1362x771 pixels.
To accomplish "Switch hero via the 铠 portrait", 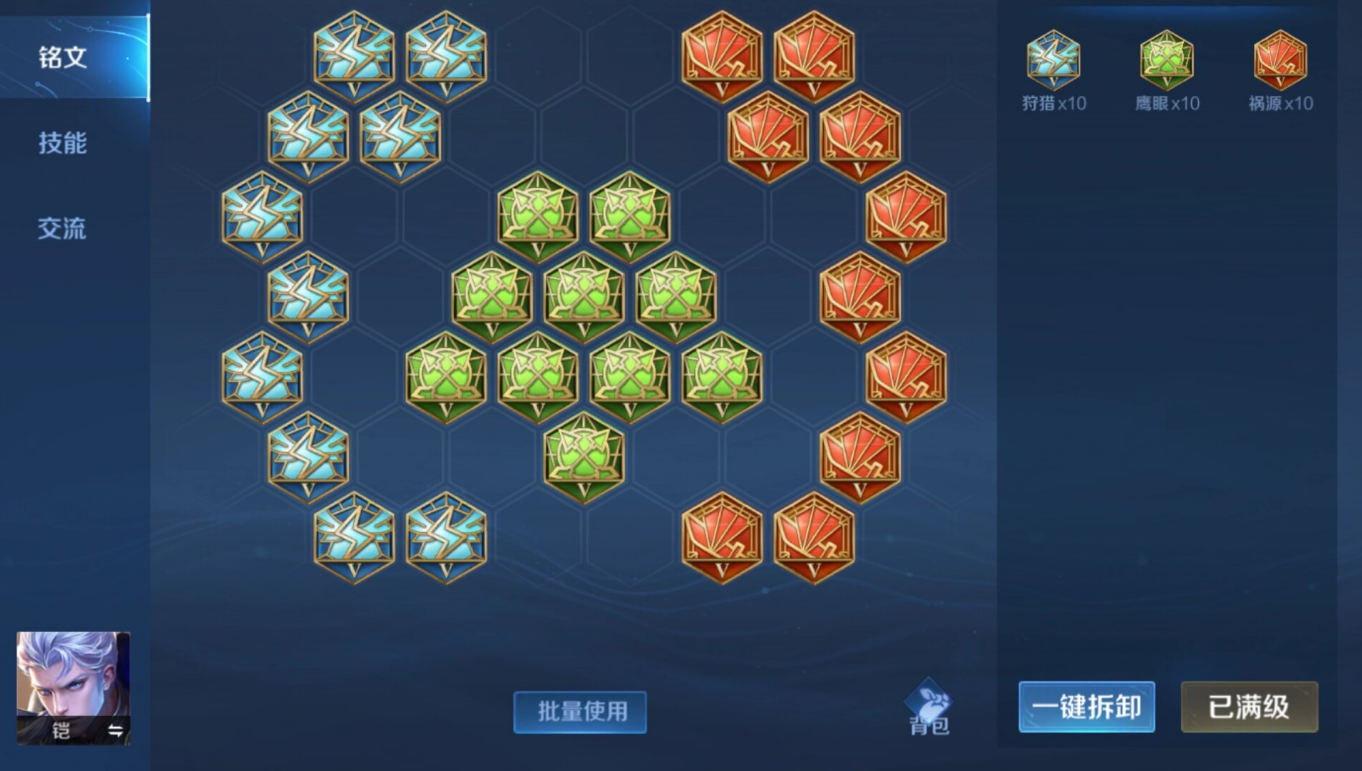I will point(73,687).
